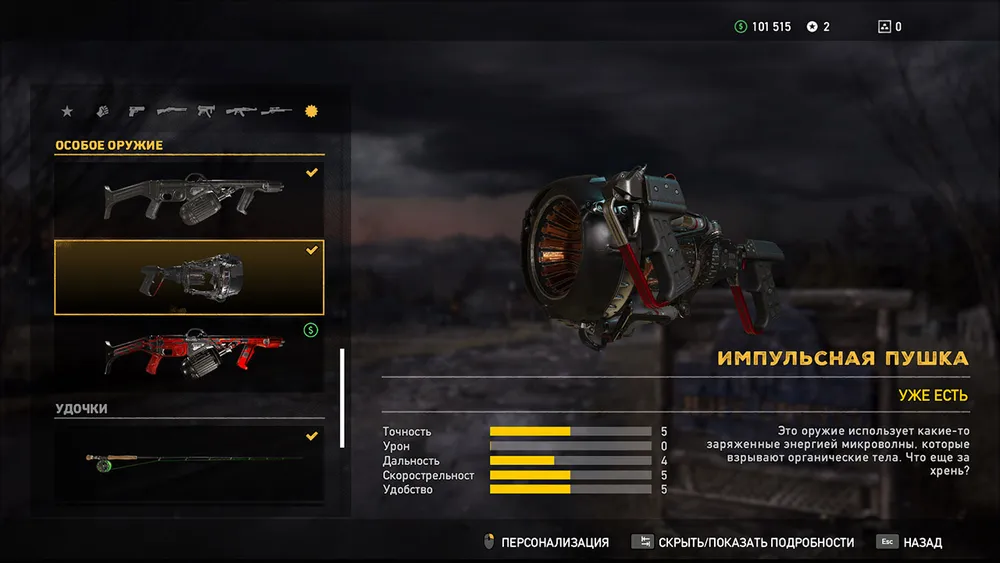
Task: Switch to the shotgun category tab
Action: 171,111
